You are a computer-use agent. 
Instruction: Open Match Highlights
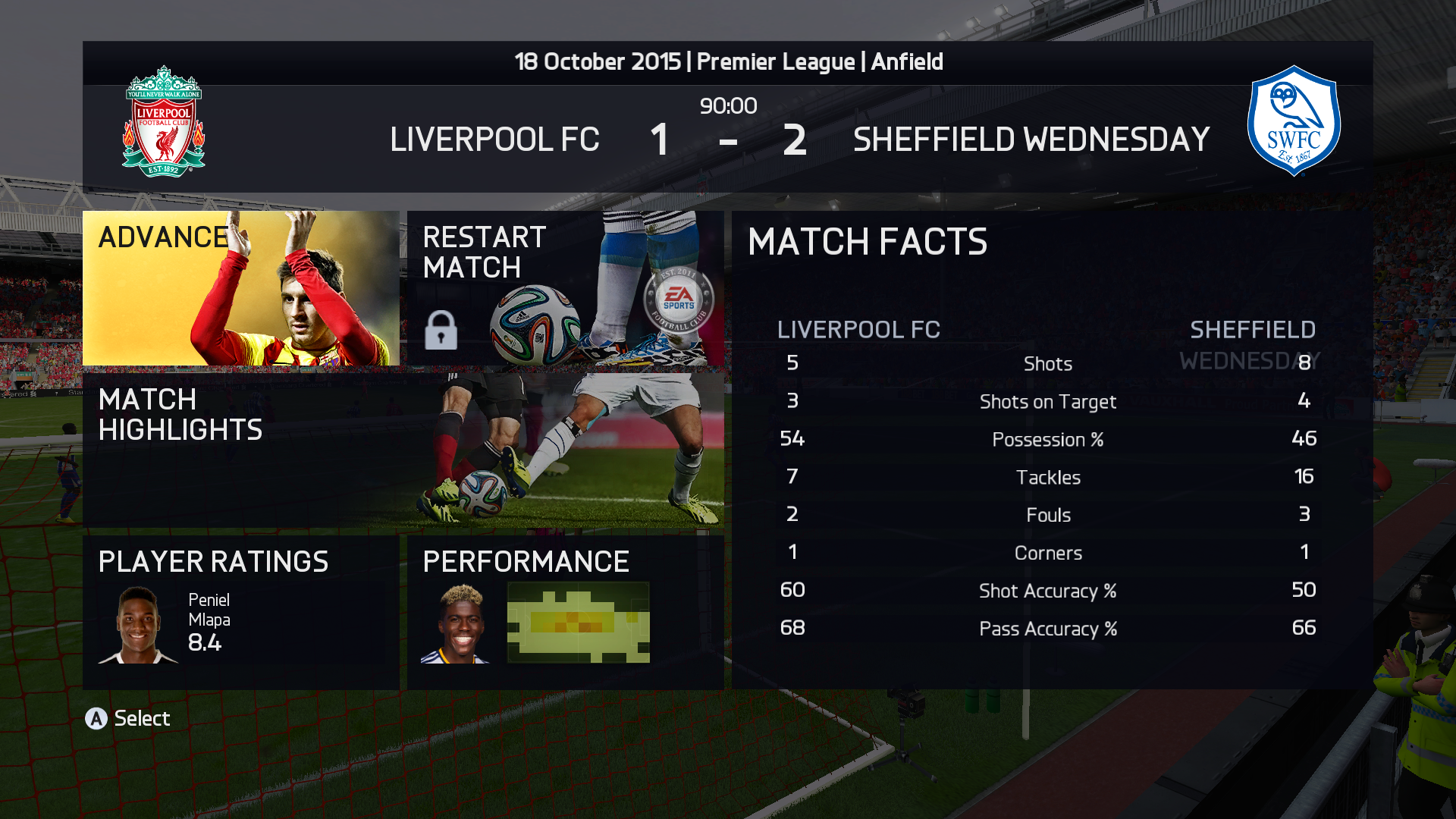(403, 450)
